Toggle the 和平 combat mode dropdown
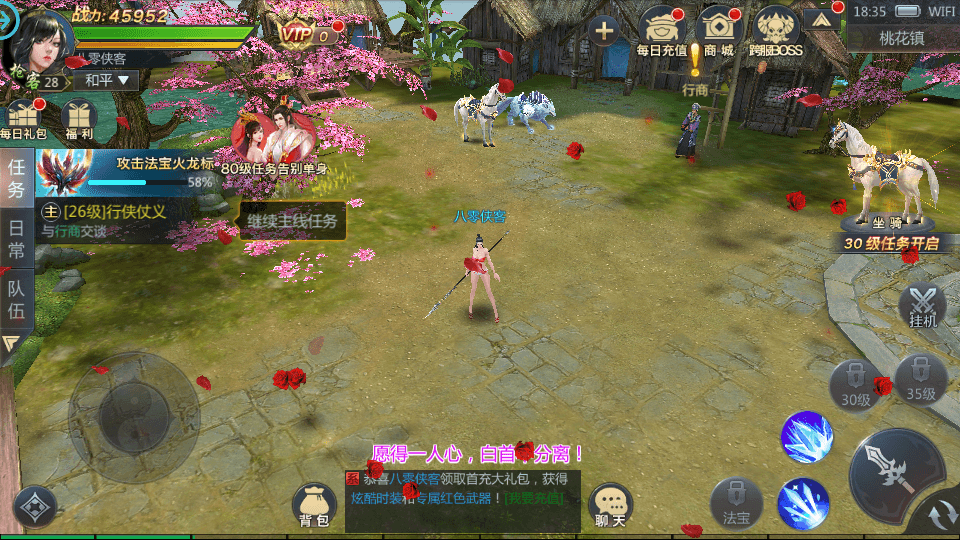The height and width of the screenshot is (540, 960). pos(107,80)
